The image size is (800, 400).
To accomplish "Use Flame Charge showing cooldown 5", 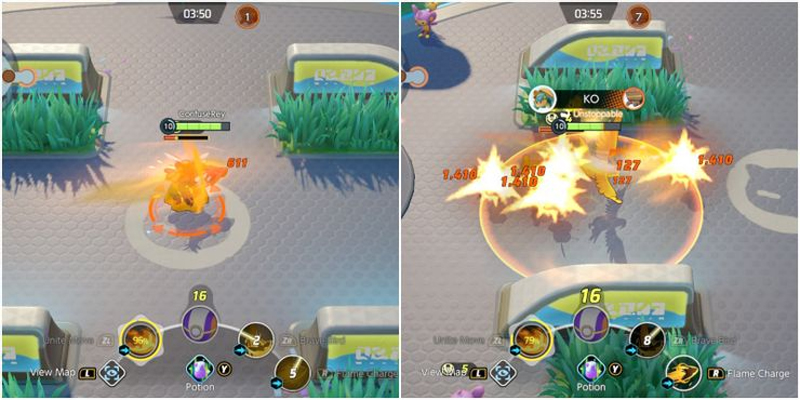I will click(x=292, y=372).
